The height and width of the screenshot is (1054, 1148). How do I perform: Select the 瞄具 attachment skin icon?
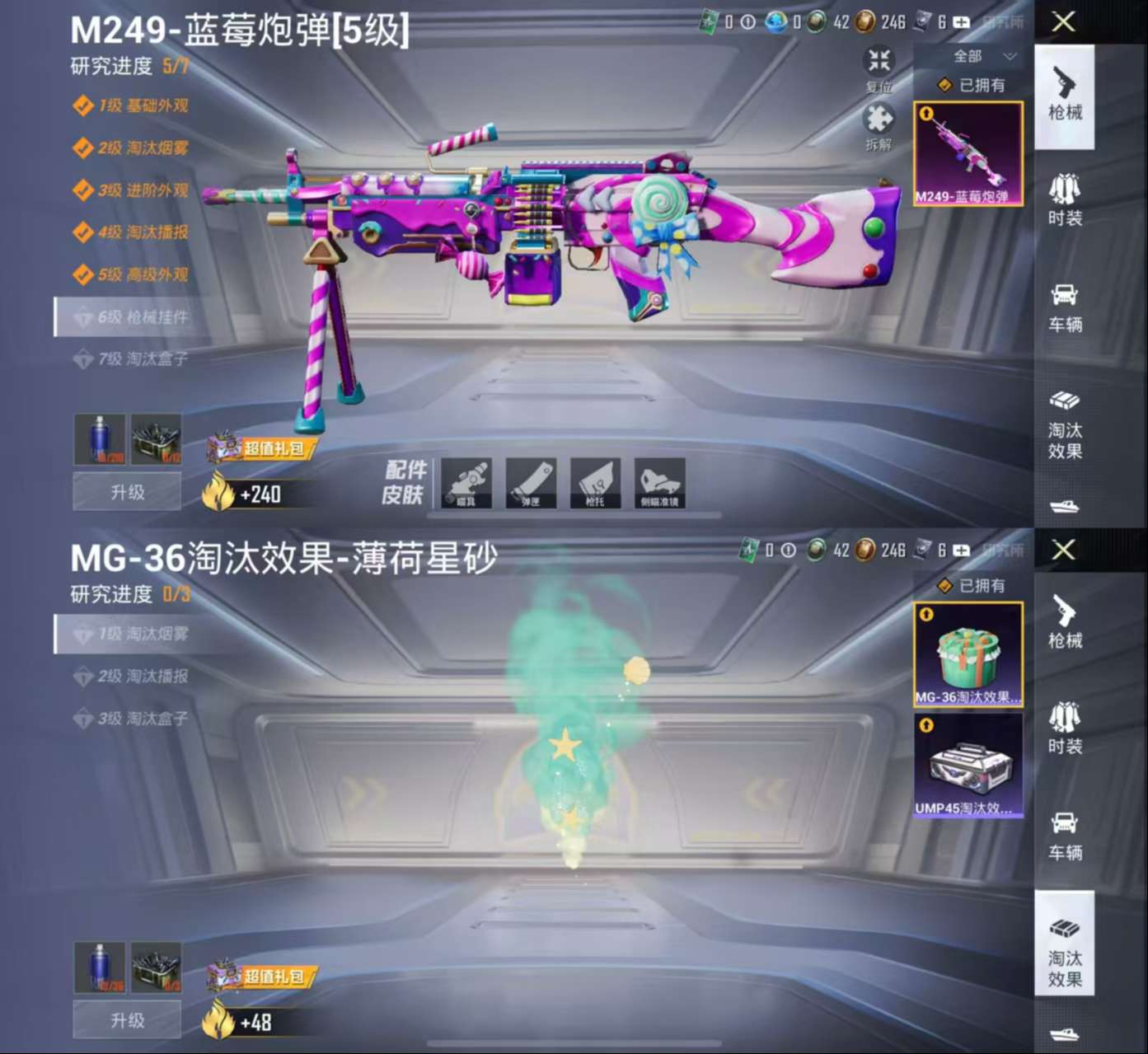point(466,484)
